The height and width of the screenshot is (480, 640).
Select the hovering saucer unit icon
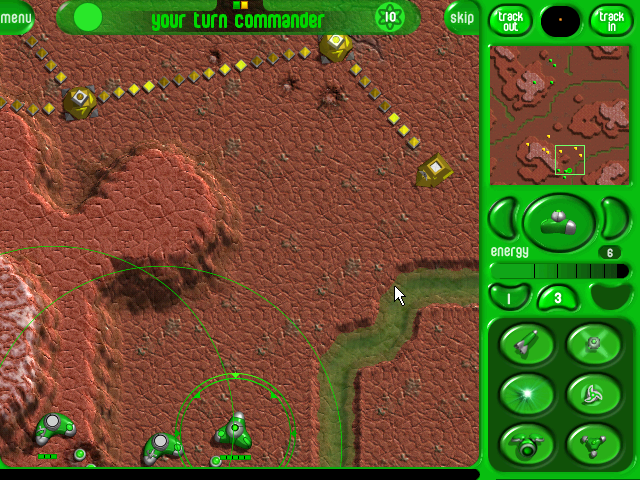point(526,441)
